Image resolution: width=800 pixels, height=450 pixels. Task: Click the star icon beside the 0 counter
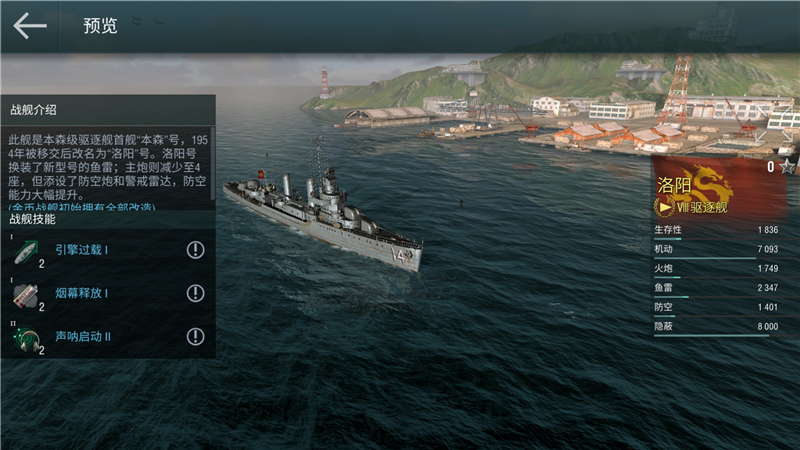pos(788,167)
